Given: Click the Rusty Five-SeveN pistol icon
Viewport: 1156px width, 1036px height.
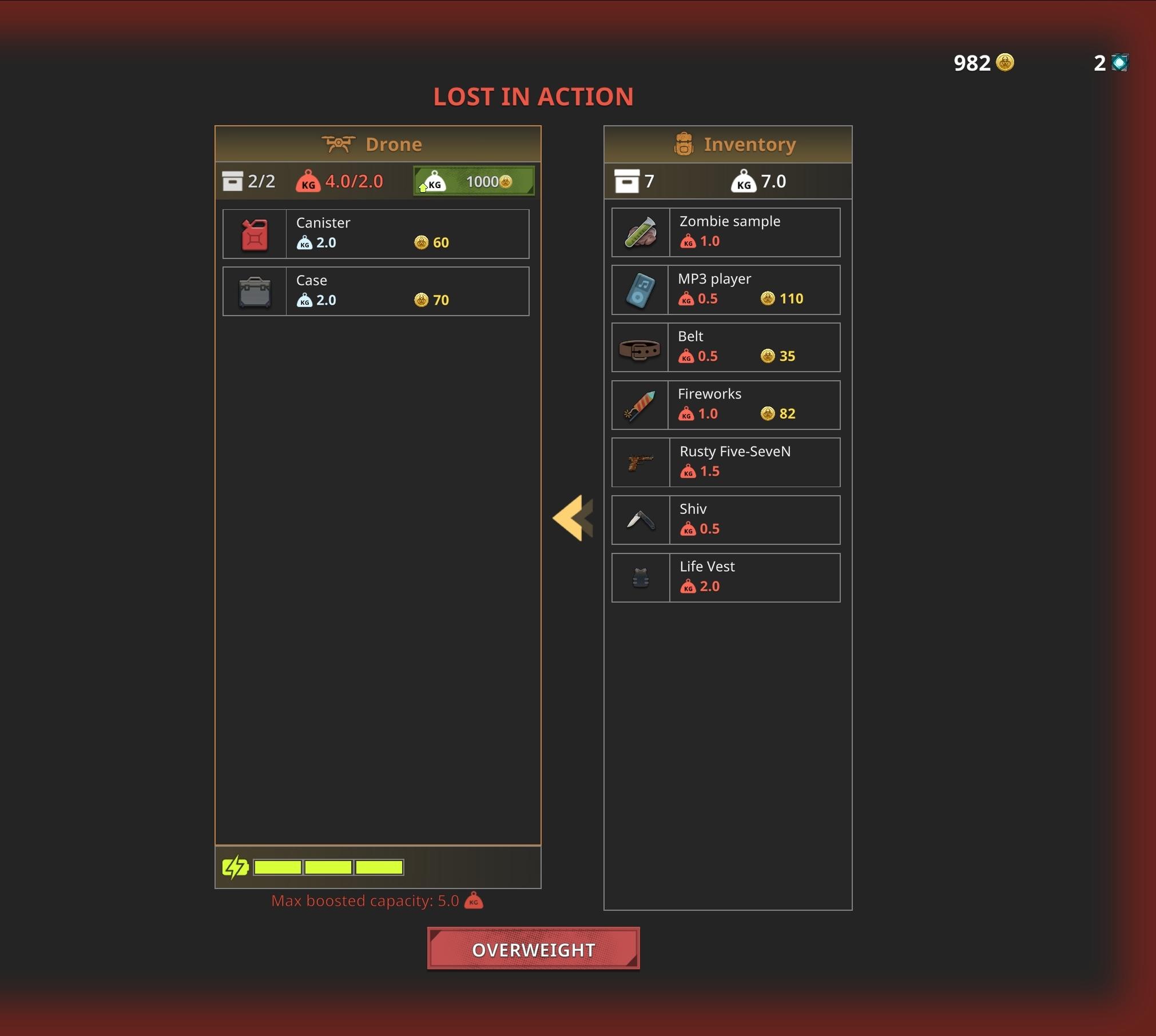Looking at the screenshot, I should point(639,463).
